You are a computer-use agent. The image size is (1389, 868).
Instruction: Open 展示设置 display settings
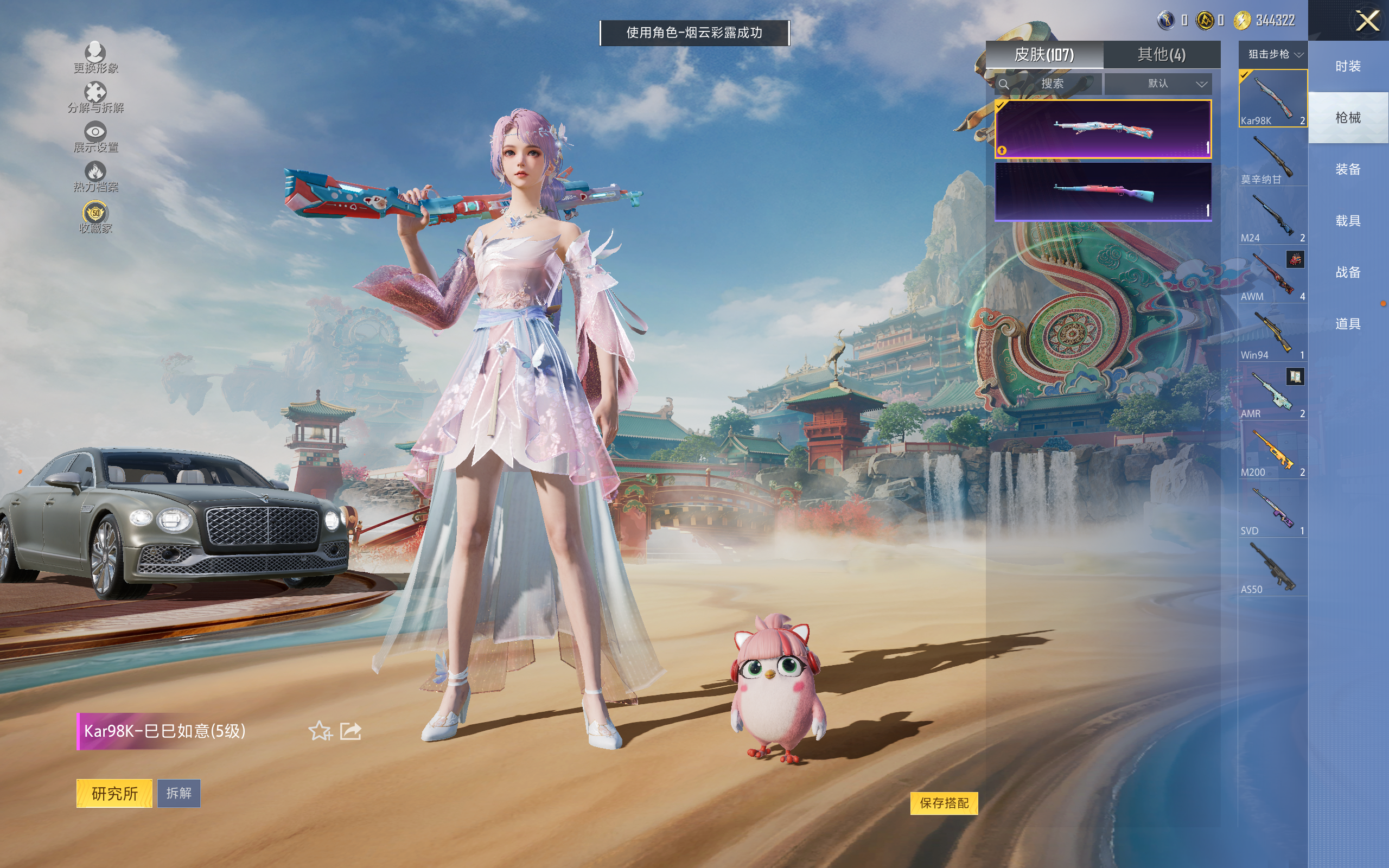click(95, 137)
